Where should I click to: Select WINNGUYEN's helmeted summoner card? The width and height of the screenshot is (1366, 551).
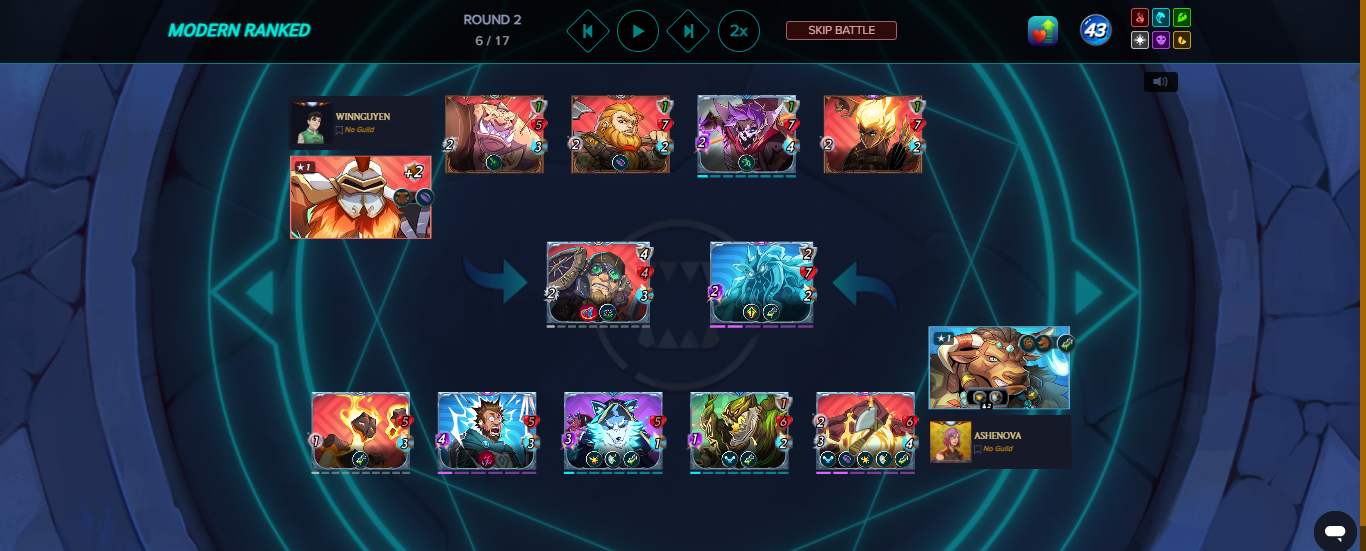(360, 197)
